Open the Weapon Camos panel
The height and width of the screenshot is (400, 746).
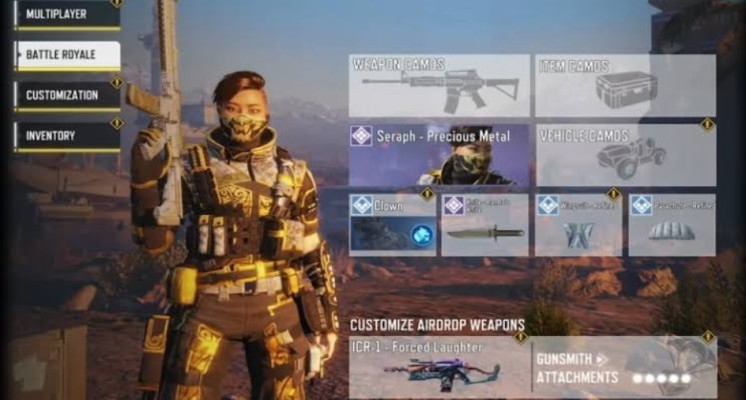tap(439, 86)
